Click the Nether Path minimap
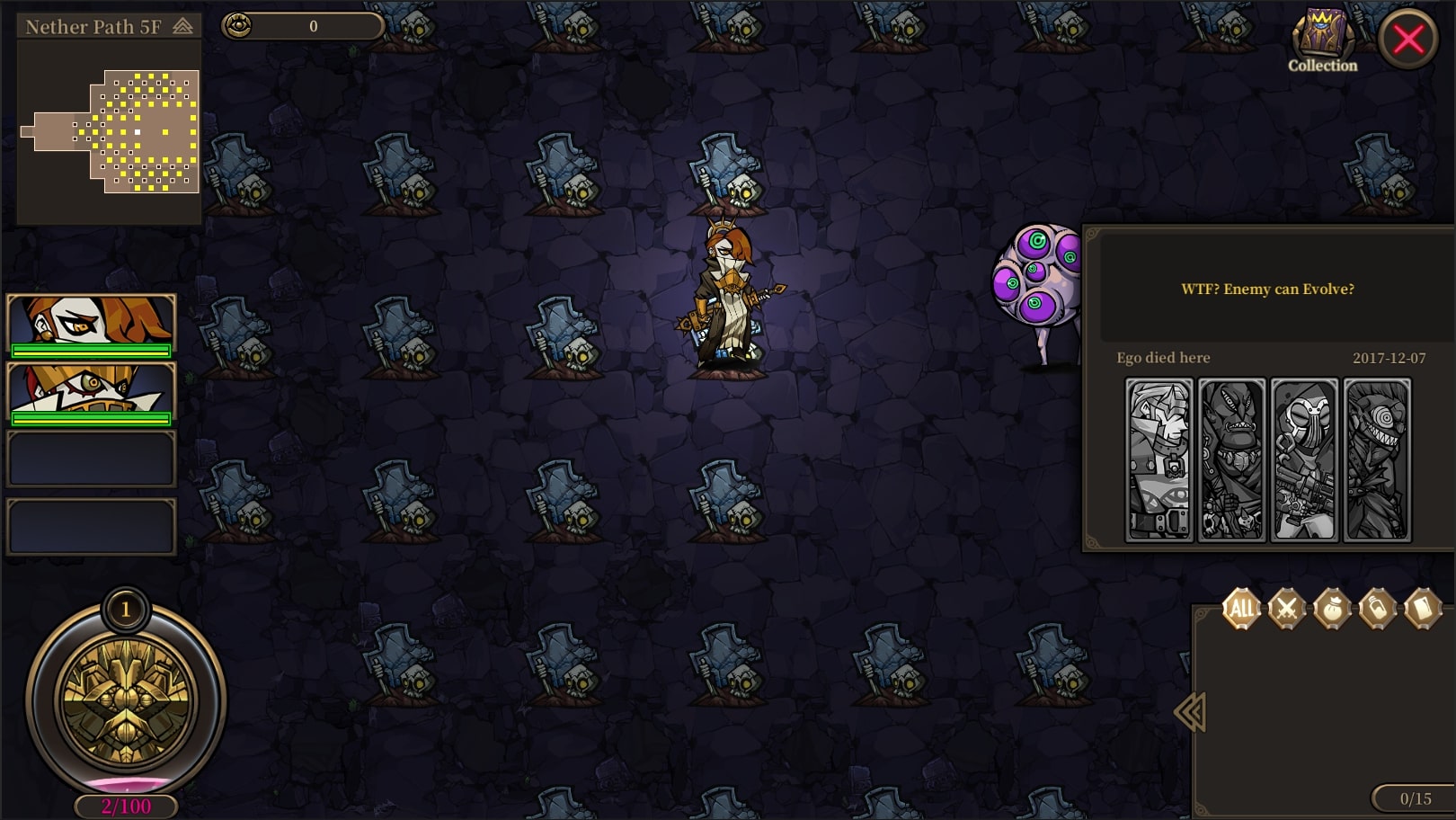Image resolution: width=1456 pixels, height=820 pixels. pyautogui.click(x=109, y=131)
